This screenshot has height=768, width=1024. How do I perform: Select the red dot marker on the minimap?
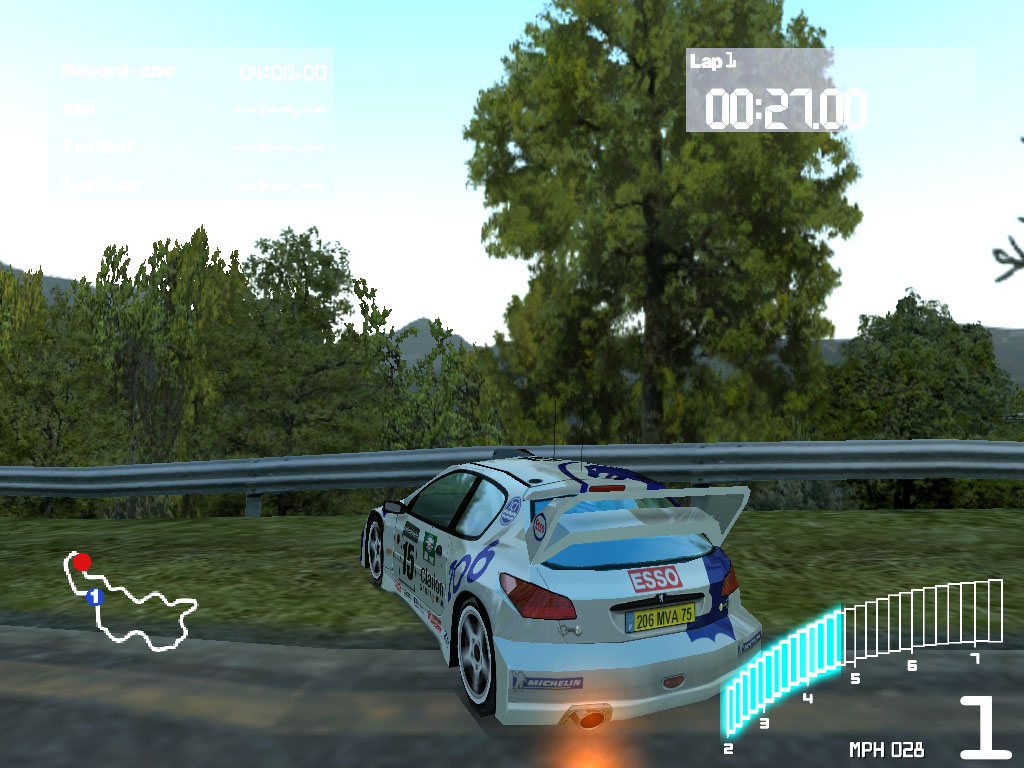point(82,562)
